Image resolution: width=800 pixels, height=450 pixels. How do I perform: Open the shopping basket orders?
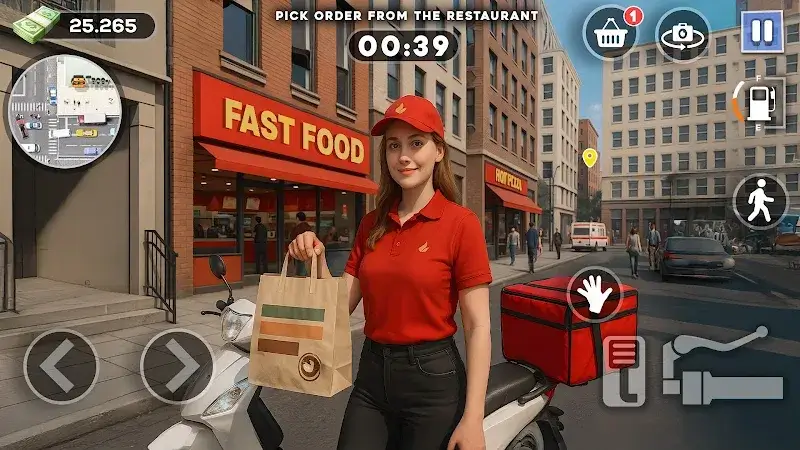(x=611, y=34)
